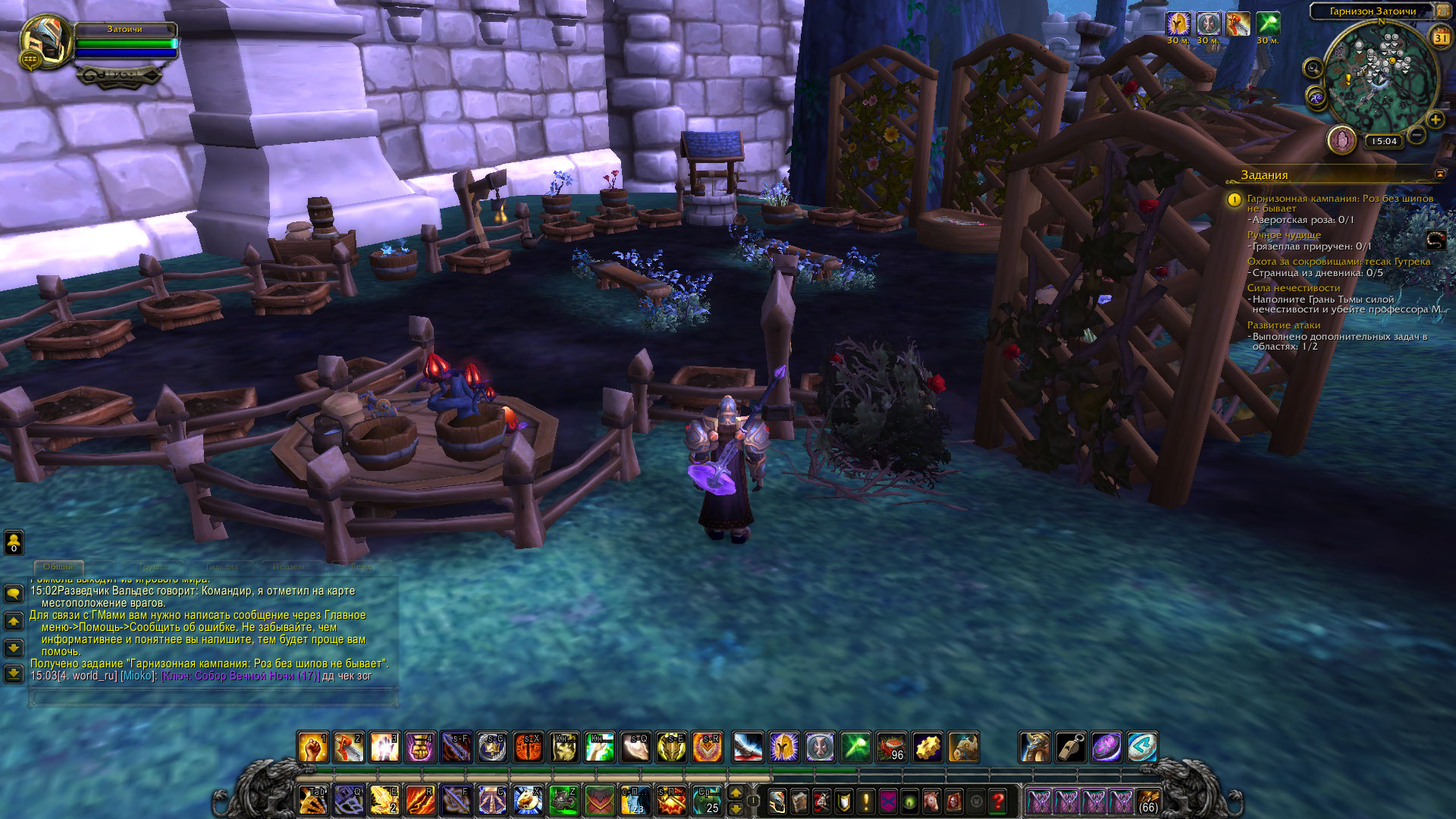This screenshot has height=819, width=1456.
Task: Click the chat text input box
Action: click(x=213, y=698)
